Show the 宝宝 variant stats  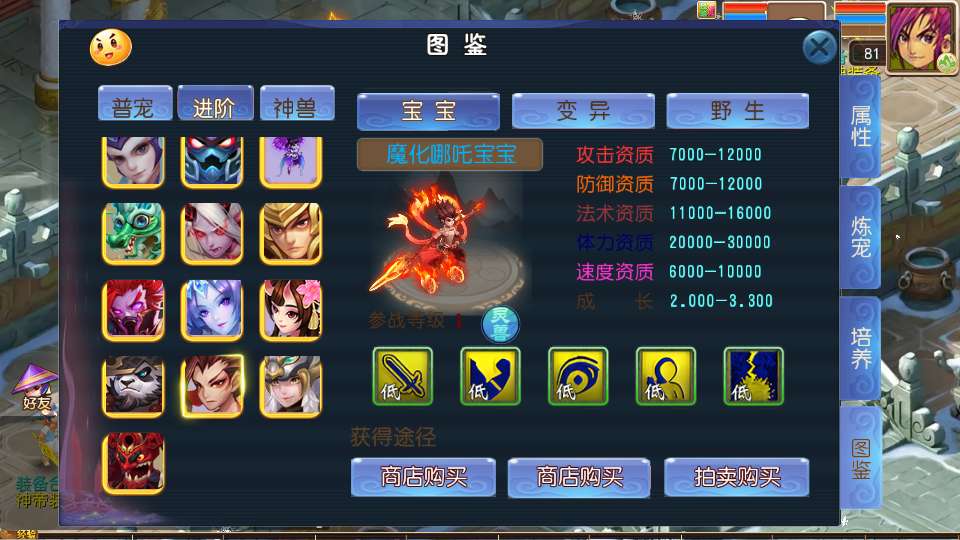pos(428,111)
